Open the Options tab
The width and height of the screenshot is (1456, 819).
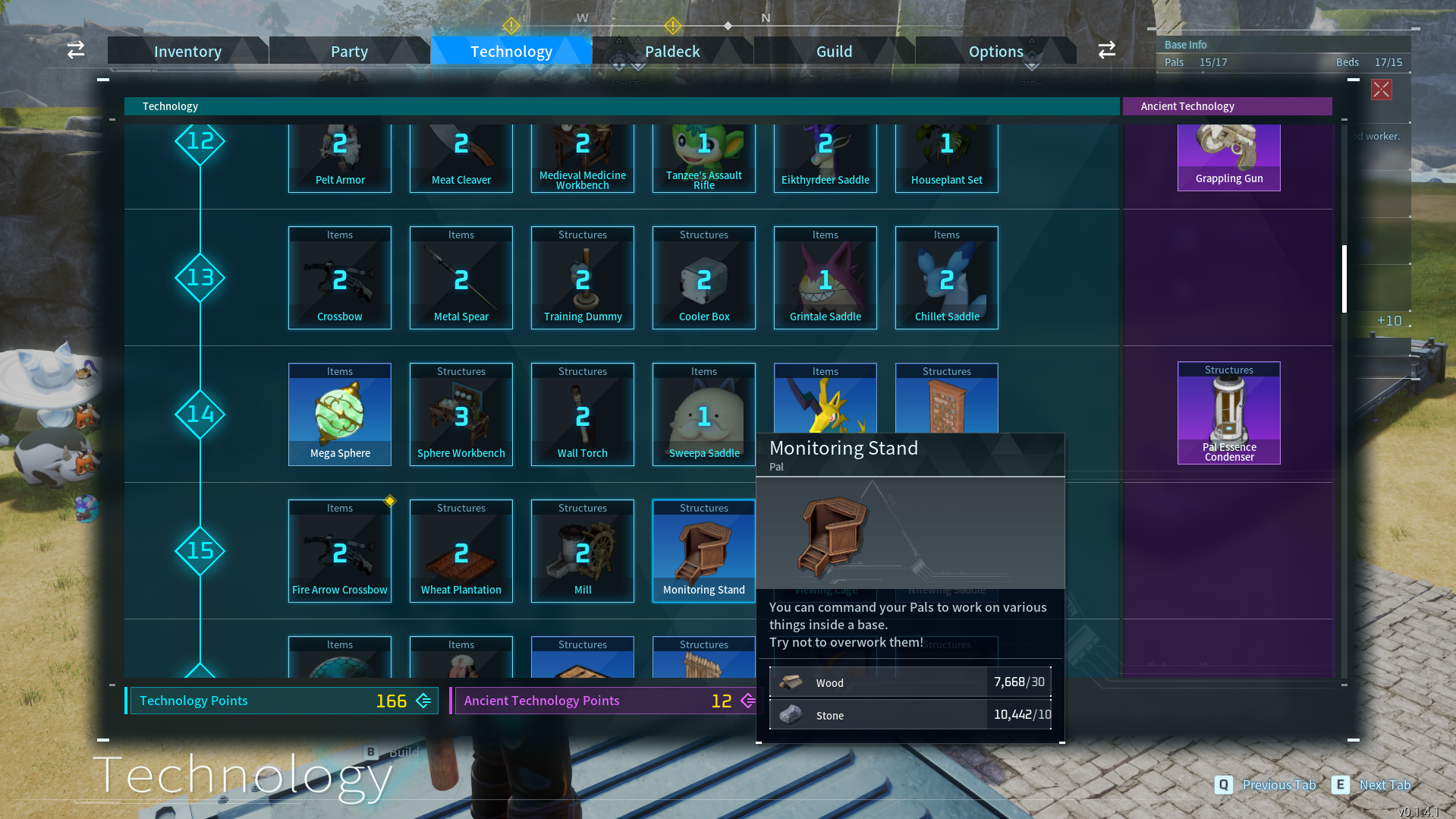[x=995, y=52]
